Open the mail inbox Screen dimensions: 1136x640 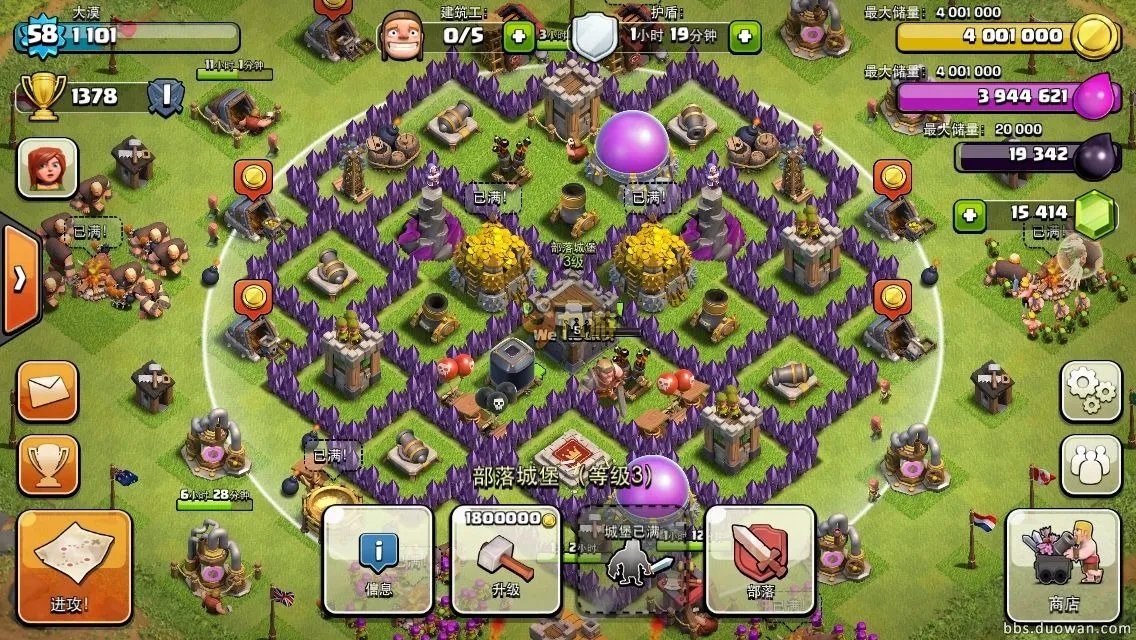click(47, 391)
